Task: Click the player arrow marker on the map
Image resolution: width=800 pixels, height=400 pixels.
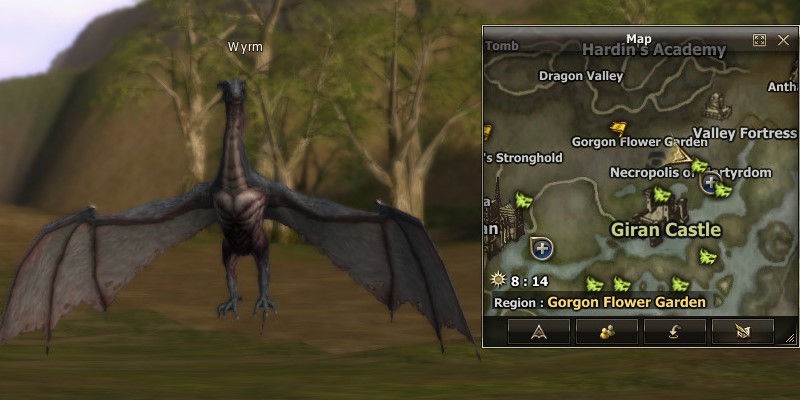Action: [x=681, y=153]
